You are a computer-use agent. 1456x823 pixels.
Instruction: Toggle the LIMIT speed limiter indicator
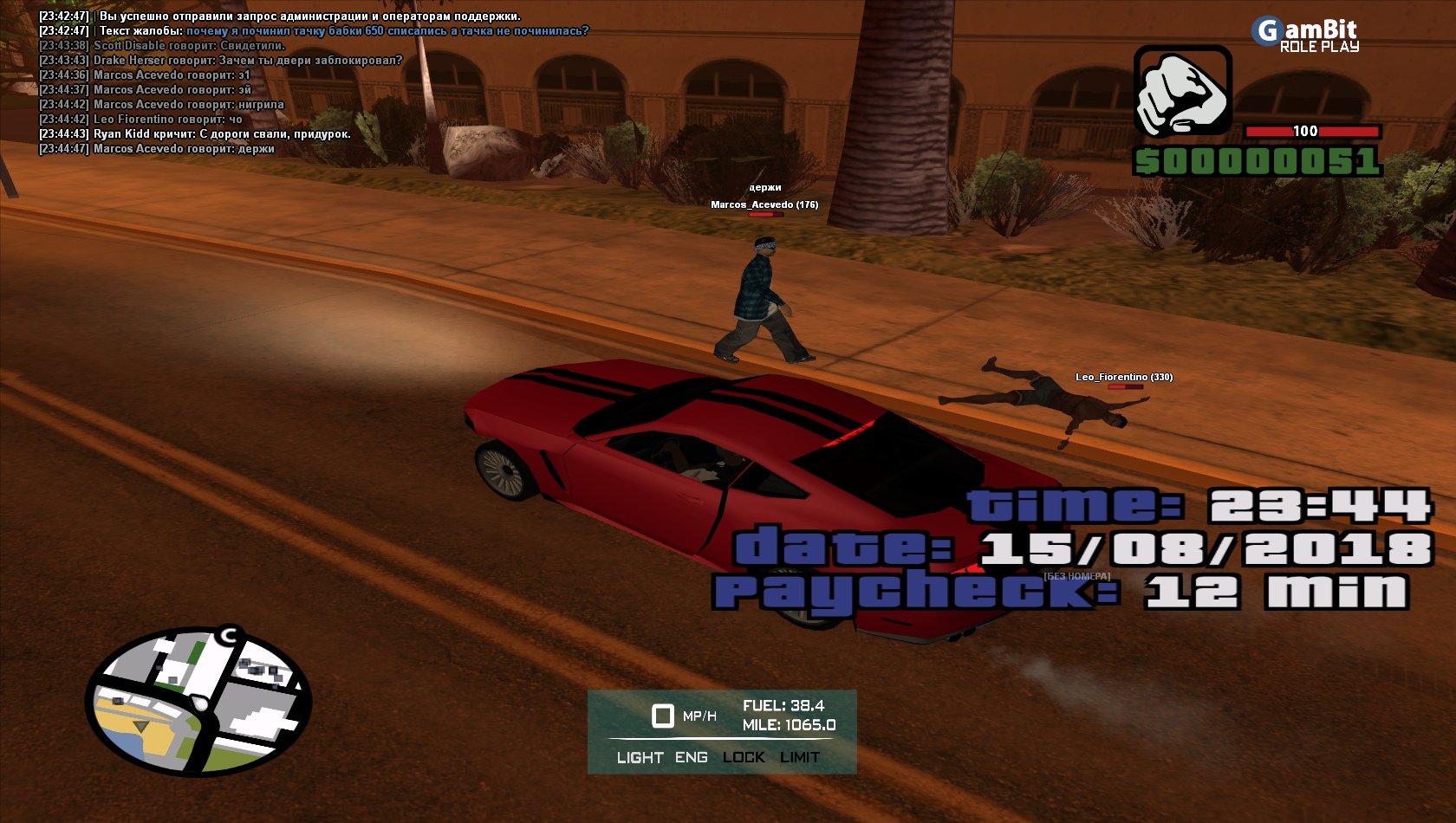(x=799, y=758)
